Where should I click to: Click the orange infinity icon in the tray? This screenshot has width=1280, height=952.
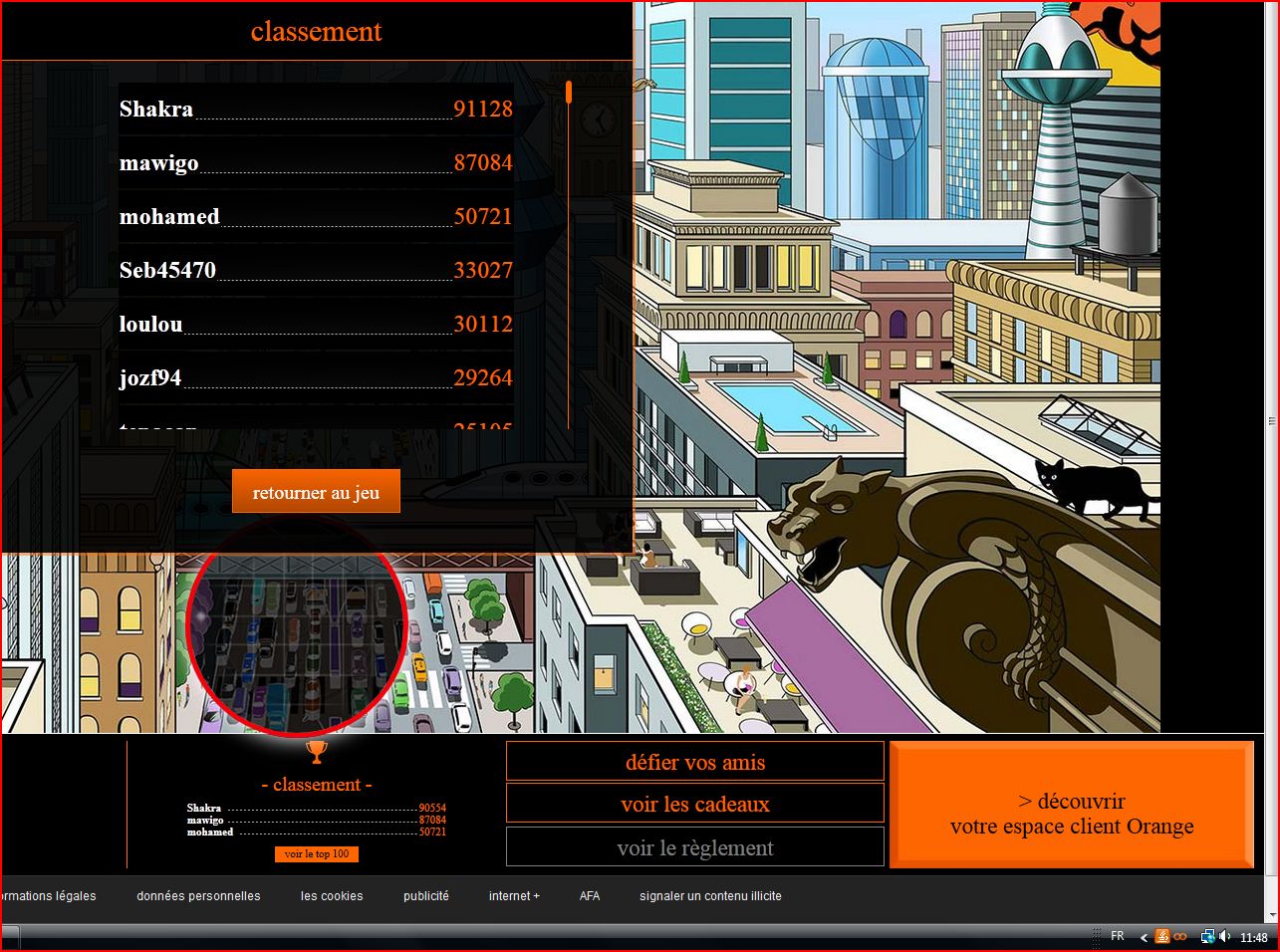1180,936
